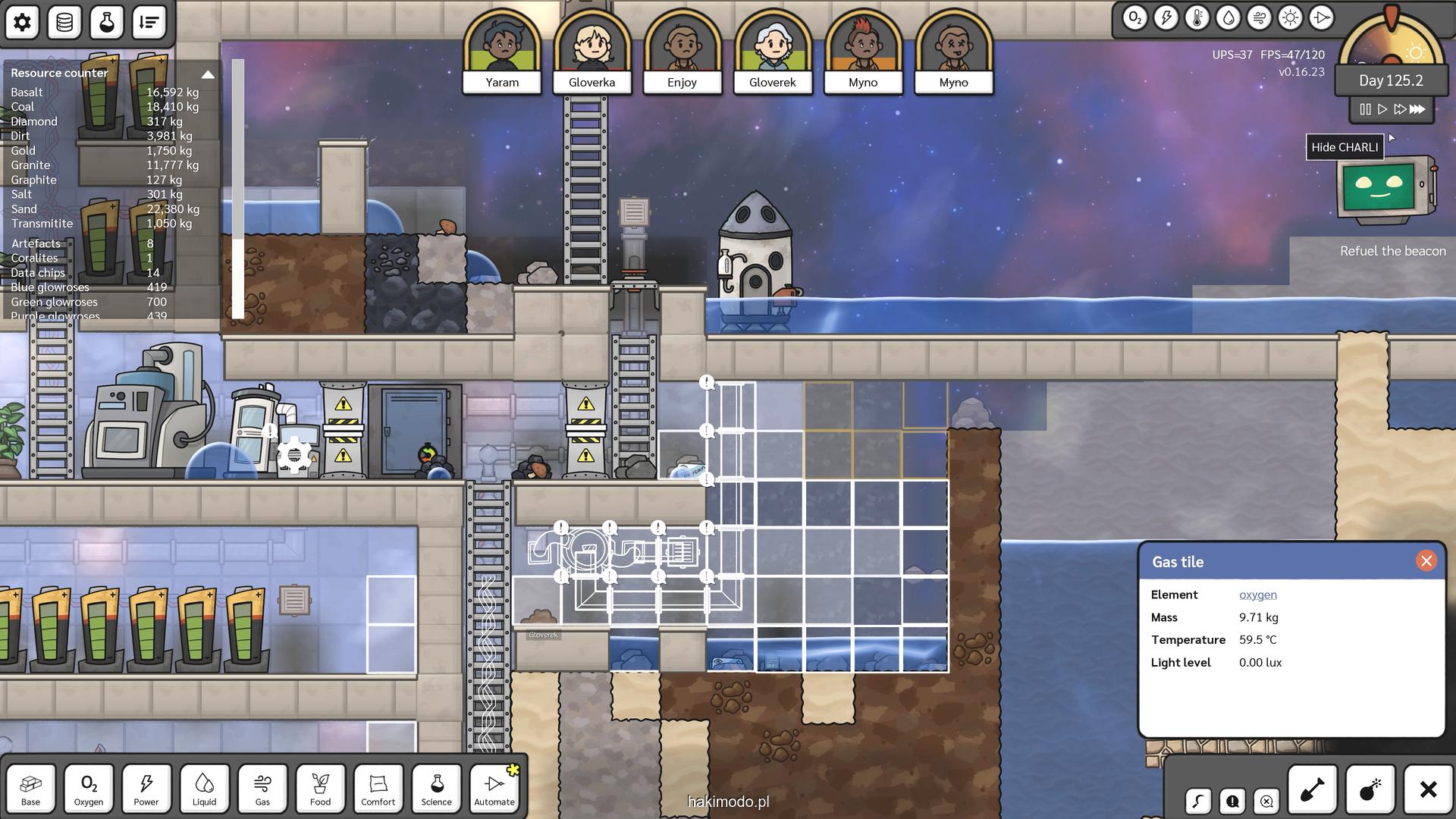Viewport: 1456px width, 819px height.
Task: Open the Food build category
Action: (320, 789)
